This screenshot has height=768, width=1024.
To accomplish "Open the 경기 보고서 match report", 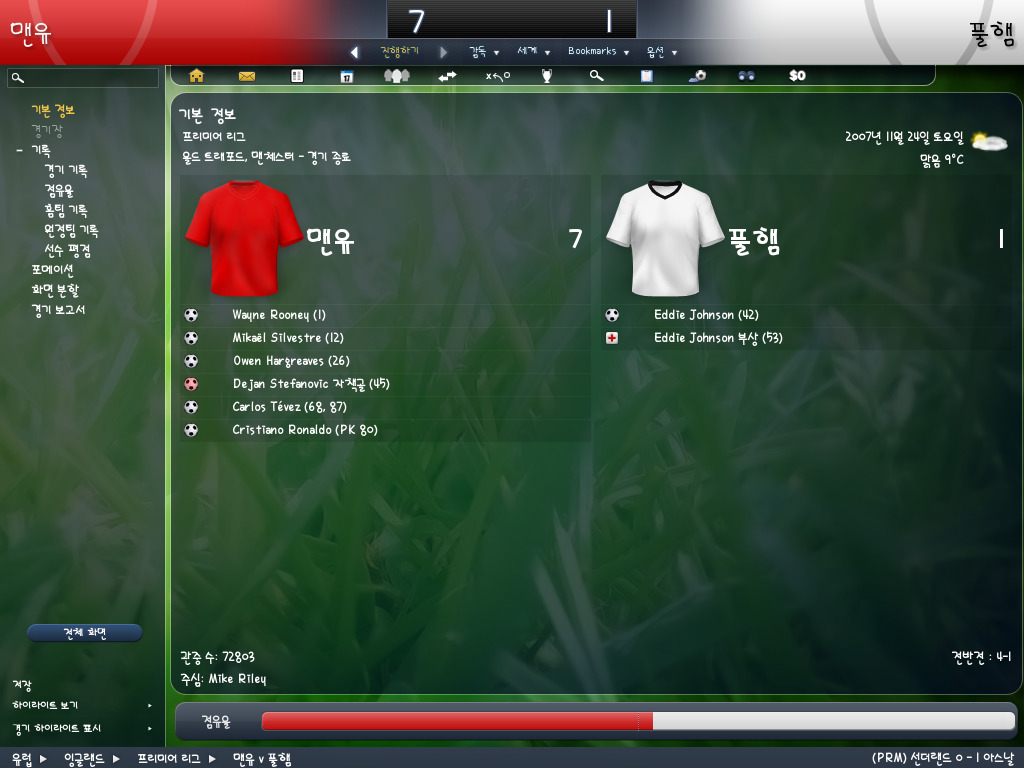I will point(58,310).
